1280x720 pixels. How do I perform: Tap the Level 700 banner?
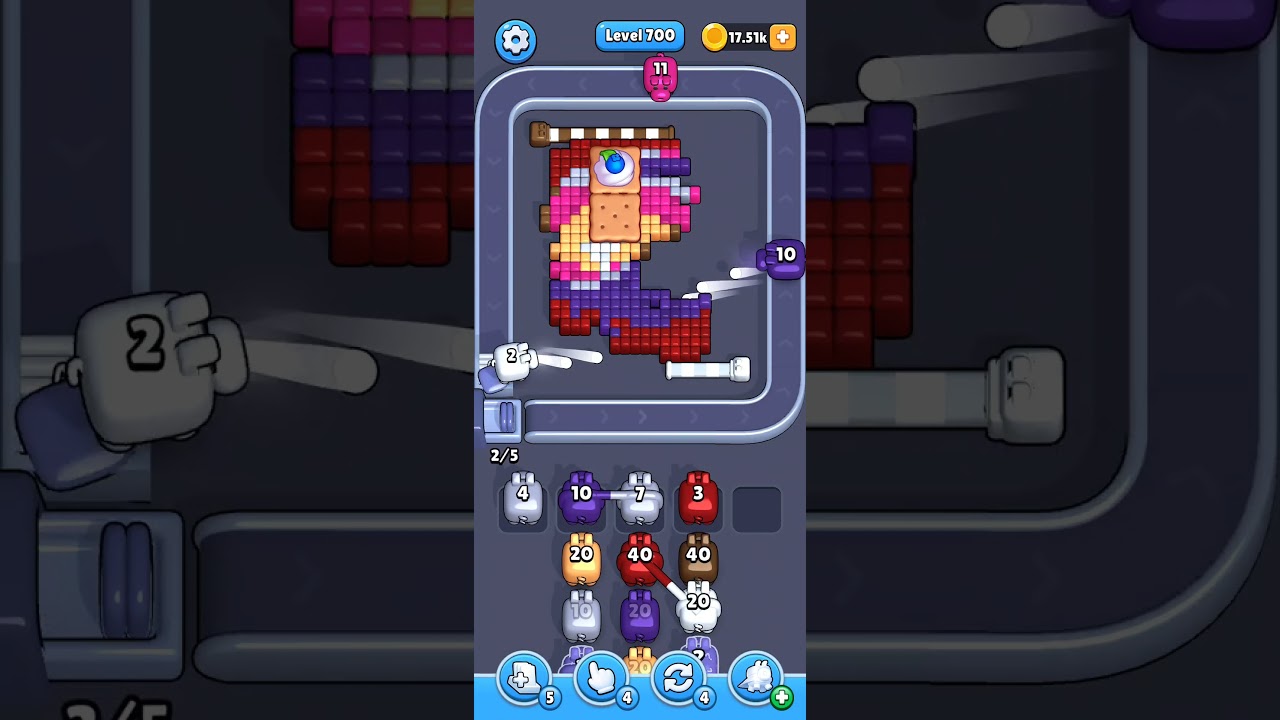[640, 35]
